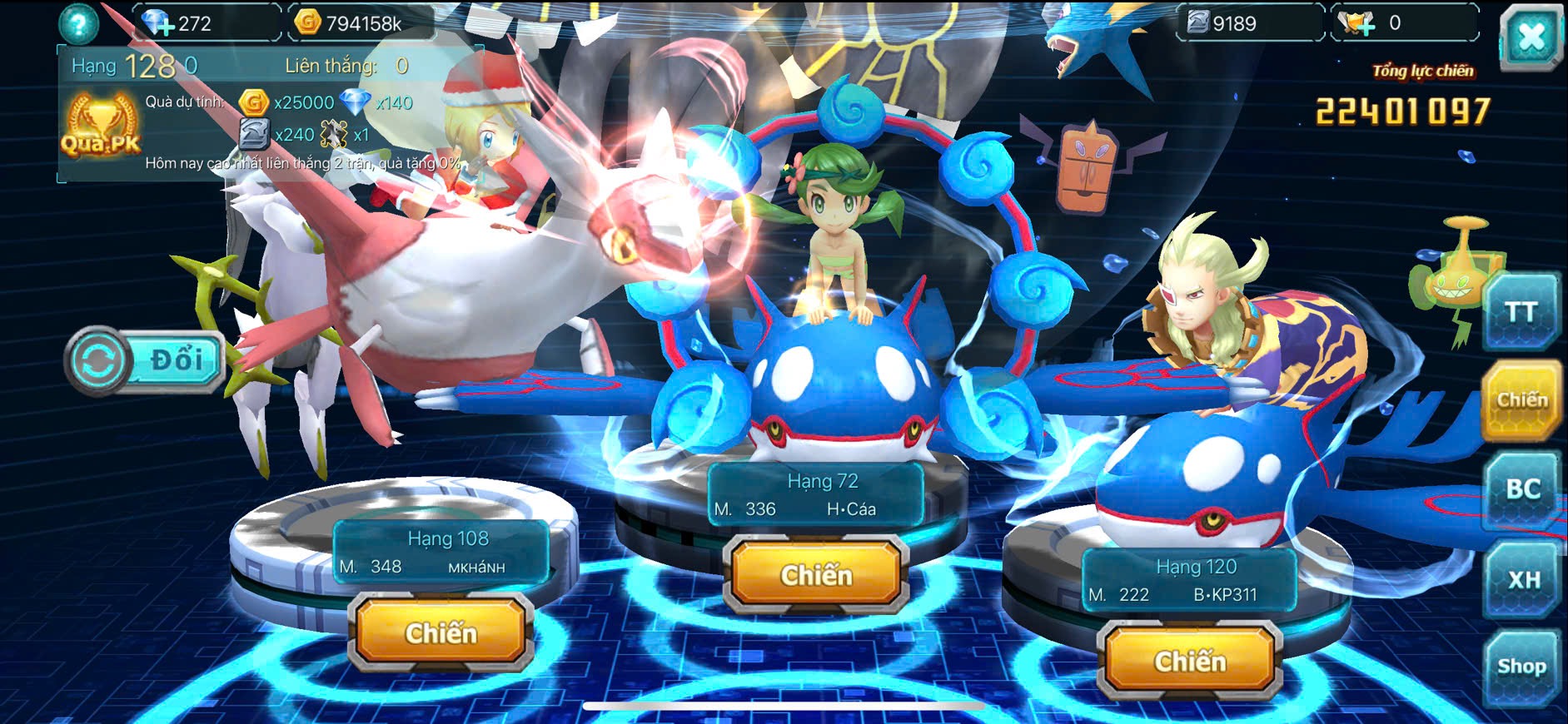Open the arena Shop
This screenshot has height=724, width=1568.
(1521, 667)
